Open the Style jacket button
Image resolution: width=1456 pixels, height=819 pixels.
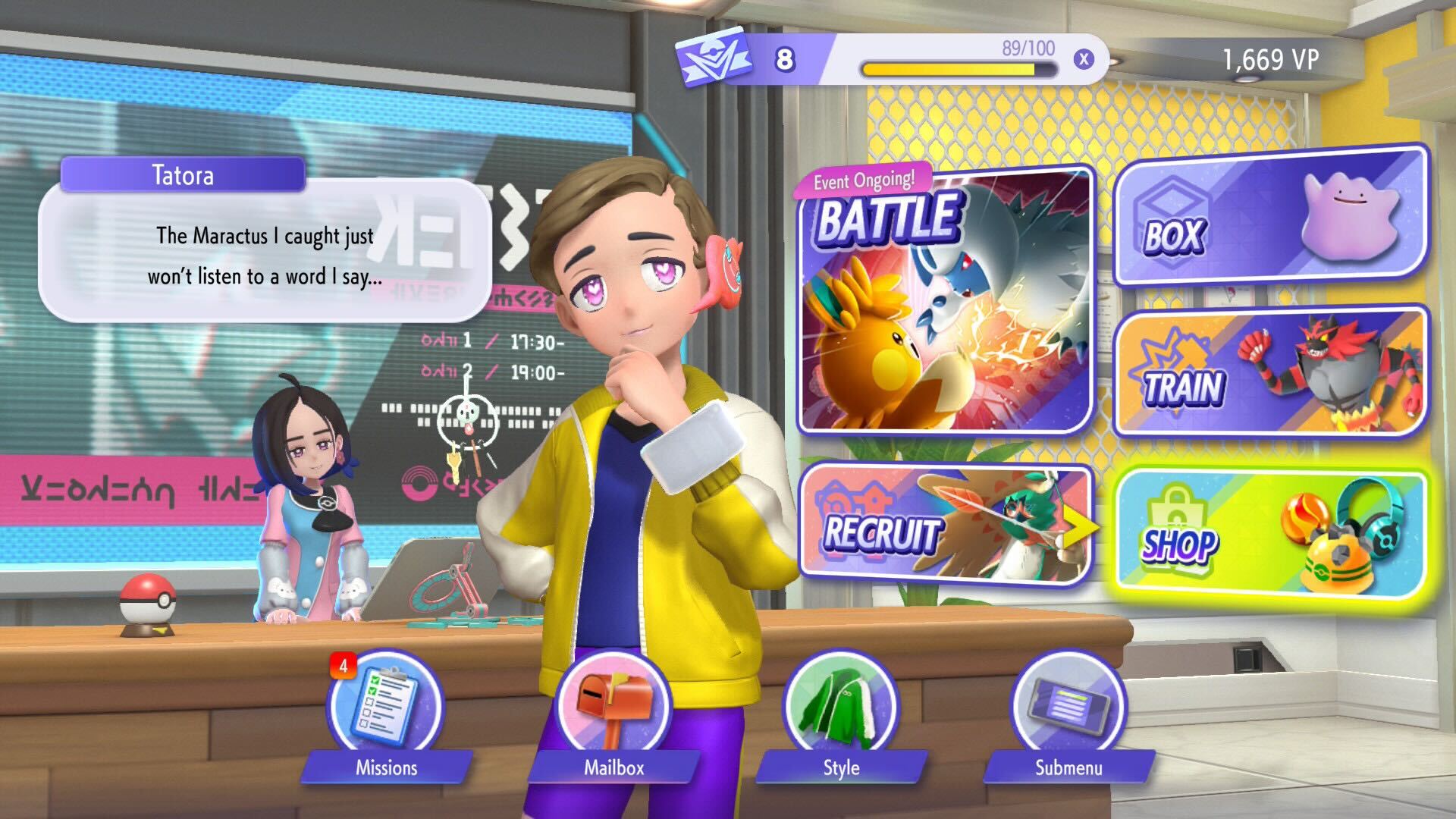(841, 709)
